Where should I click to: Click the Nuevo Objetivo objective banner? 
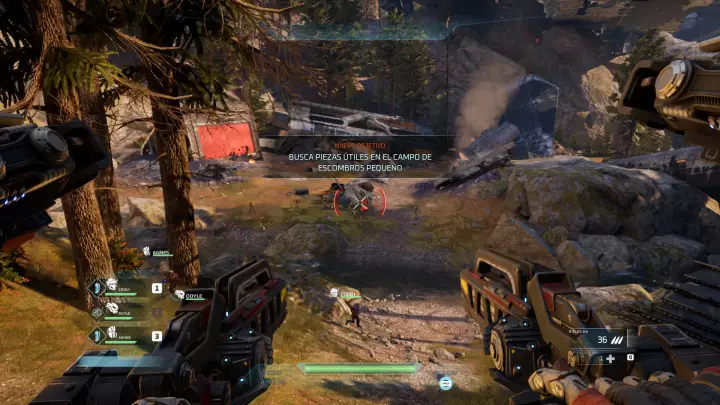(x=359, y=158)
